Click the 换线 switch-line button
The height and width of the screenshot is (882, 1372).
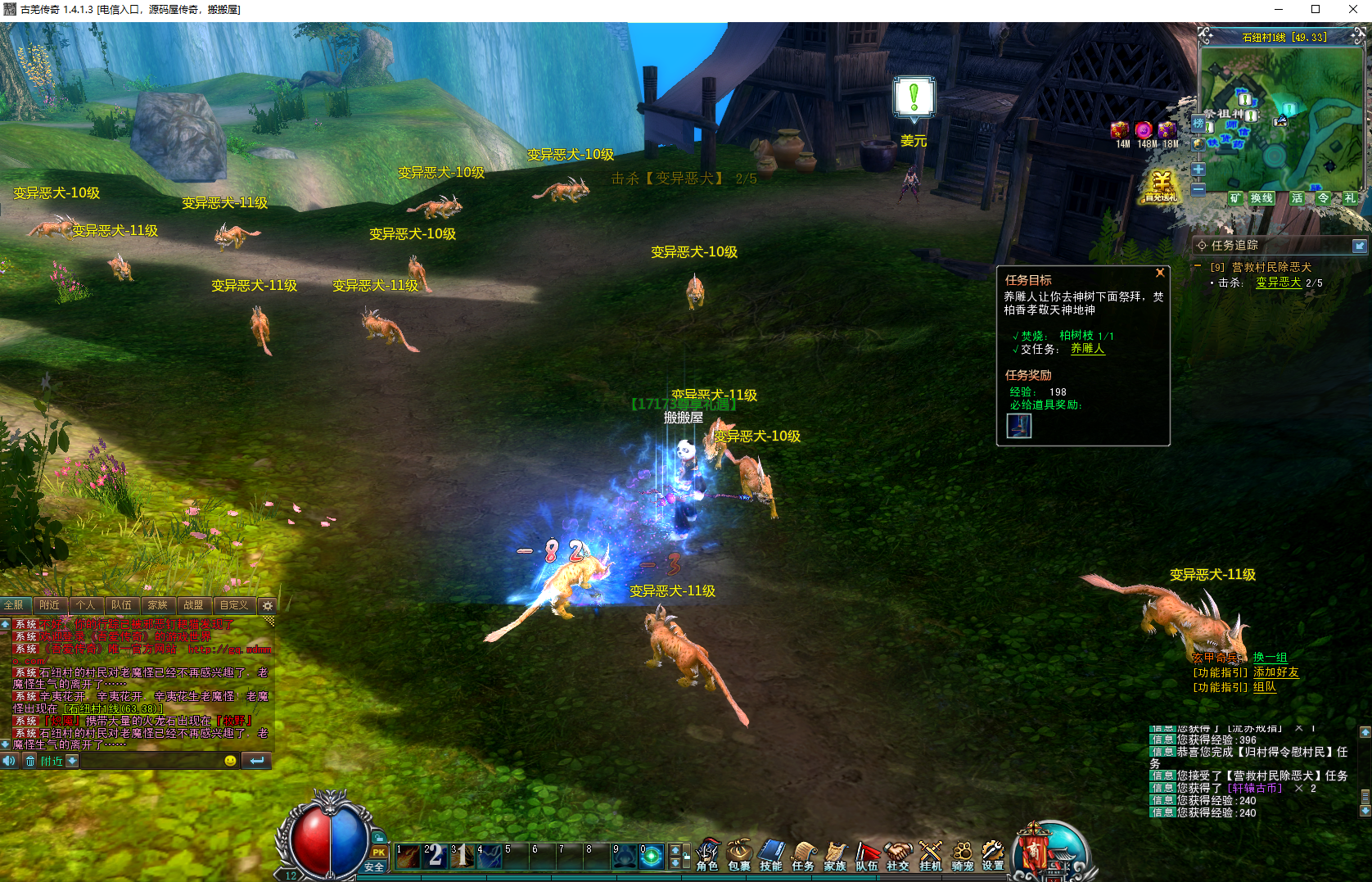pos(1261,198)
